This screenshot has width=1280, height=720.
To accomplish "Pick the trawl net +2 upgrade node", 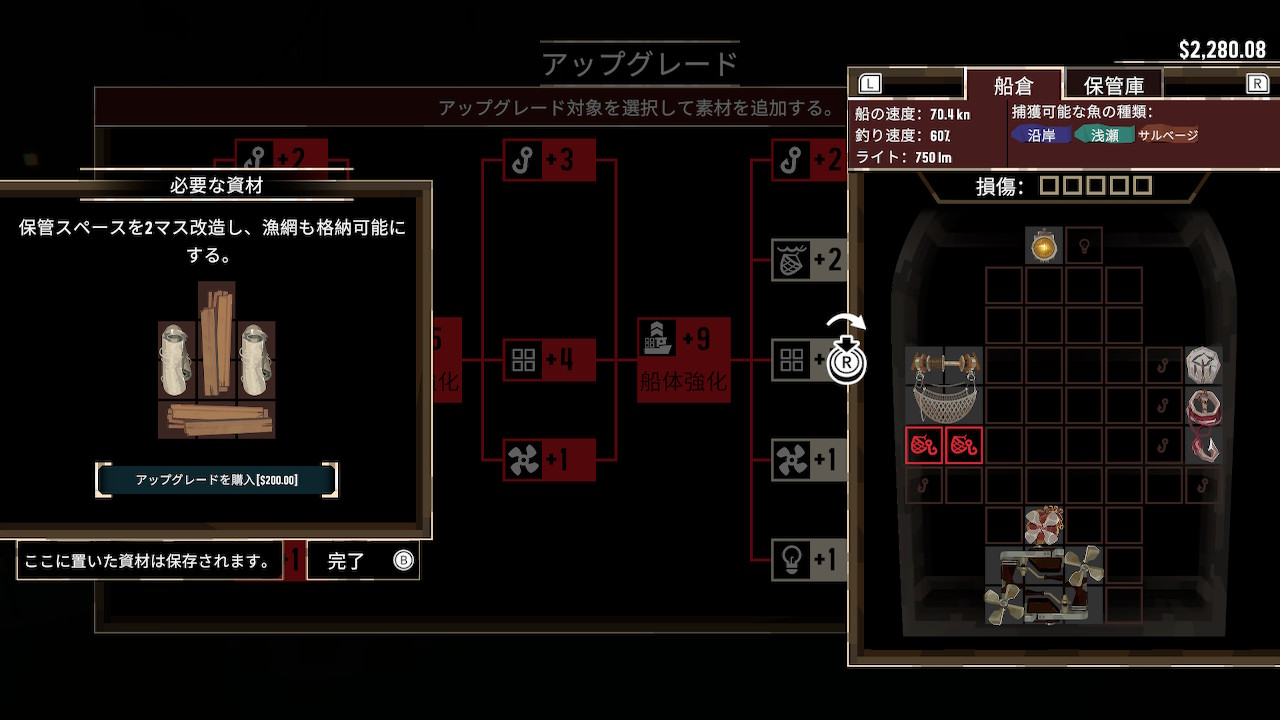I will tap(808, 260).
